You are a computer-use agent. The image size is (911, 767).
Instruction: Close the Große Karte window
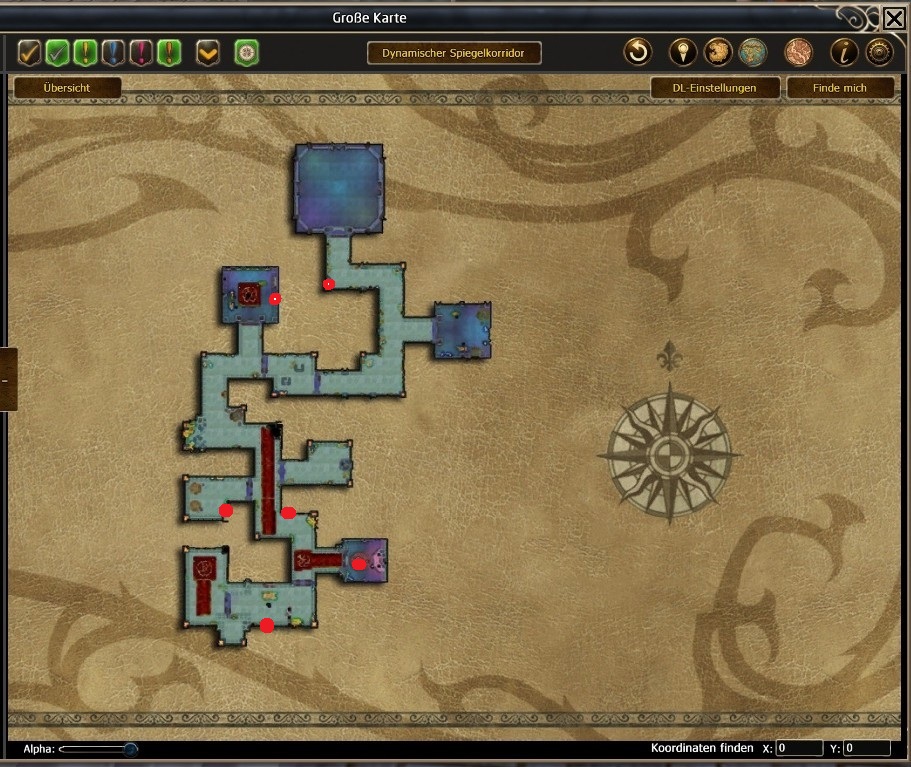(894, 19)
